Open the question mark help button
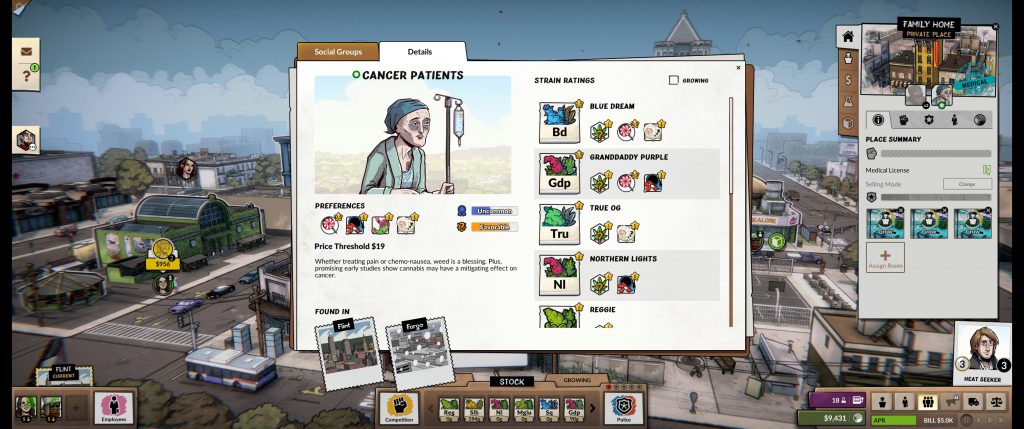Image resolution: width=1024 pixels, height=429 pixels. tap(25, 77)
